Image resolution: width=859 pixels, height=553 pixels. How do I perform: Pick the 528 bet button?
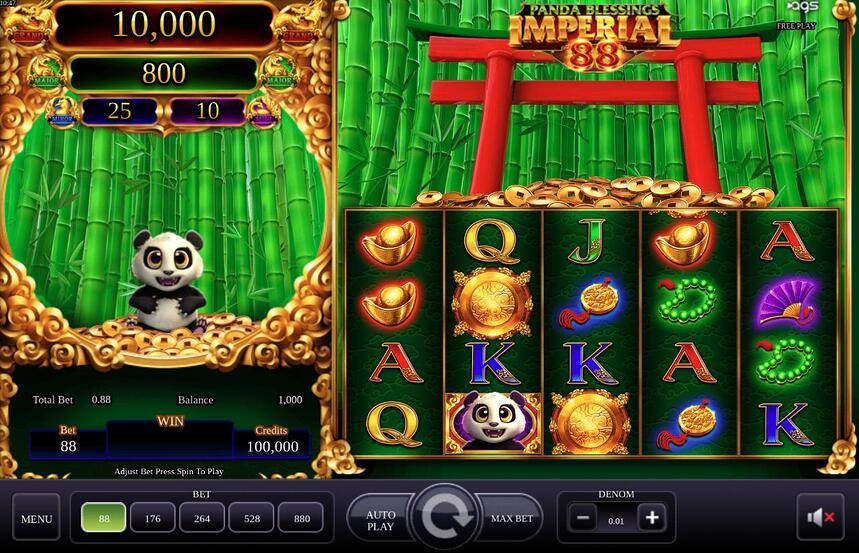(251, 518)
